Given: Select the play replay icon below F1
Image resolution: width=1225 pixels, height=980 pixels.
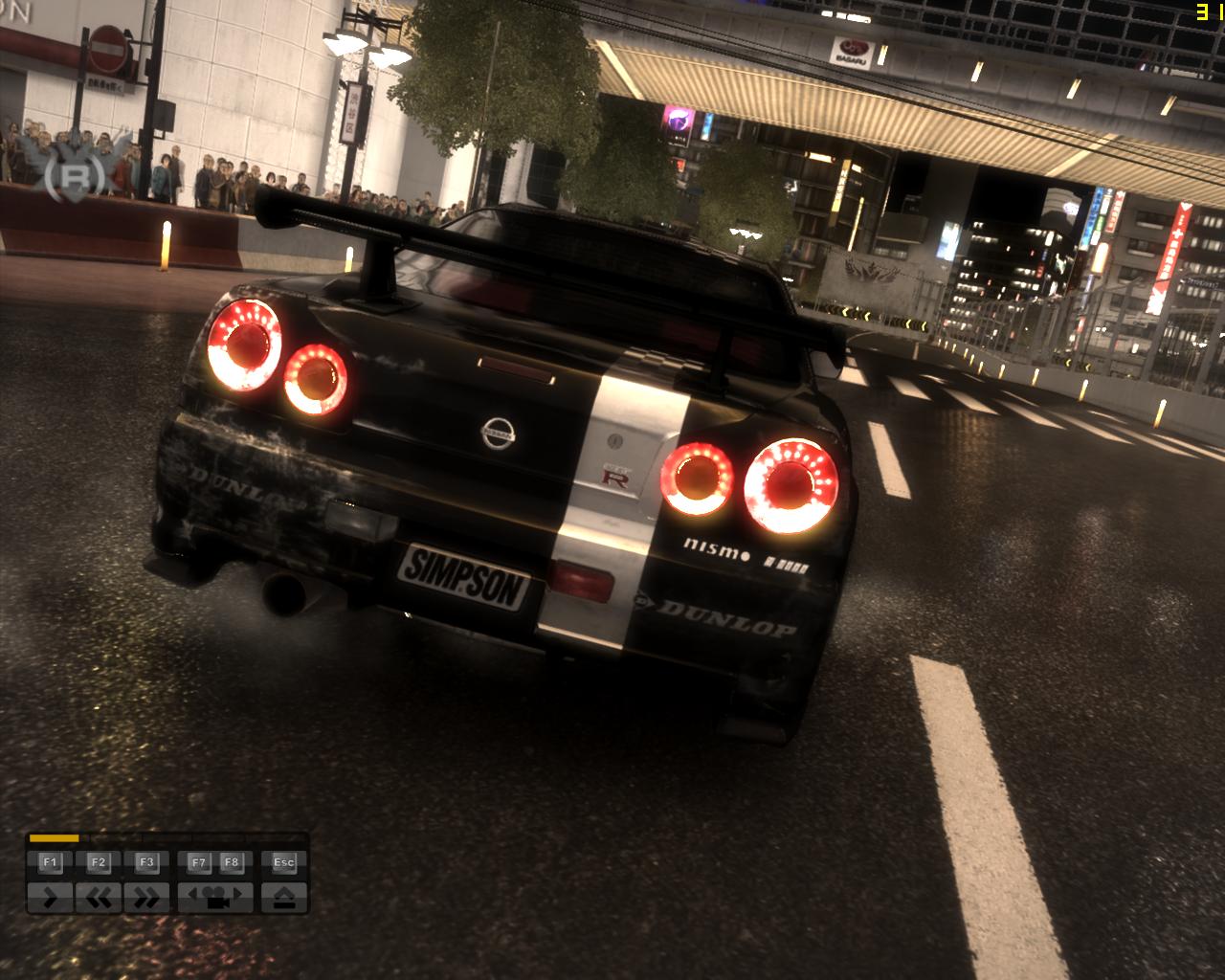Looking at the screenshot, I should click(53, 896).
